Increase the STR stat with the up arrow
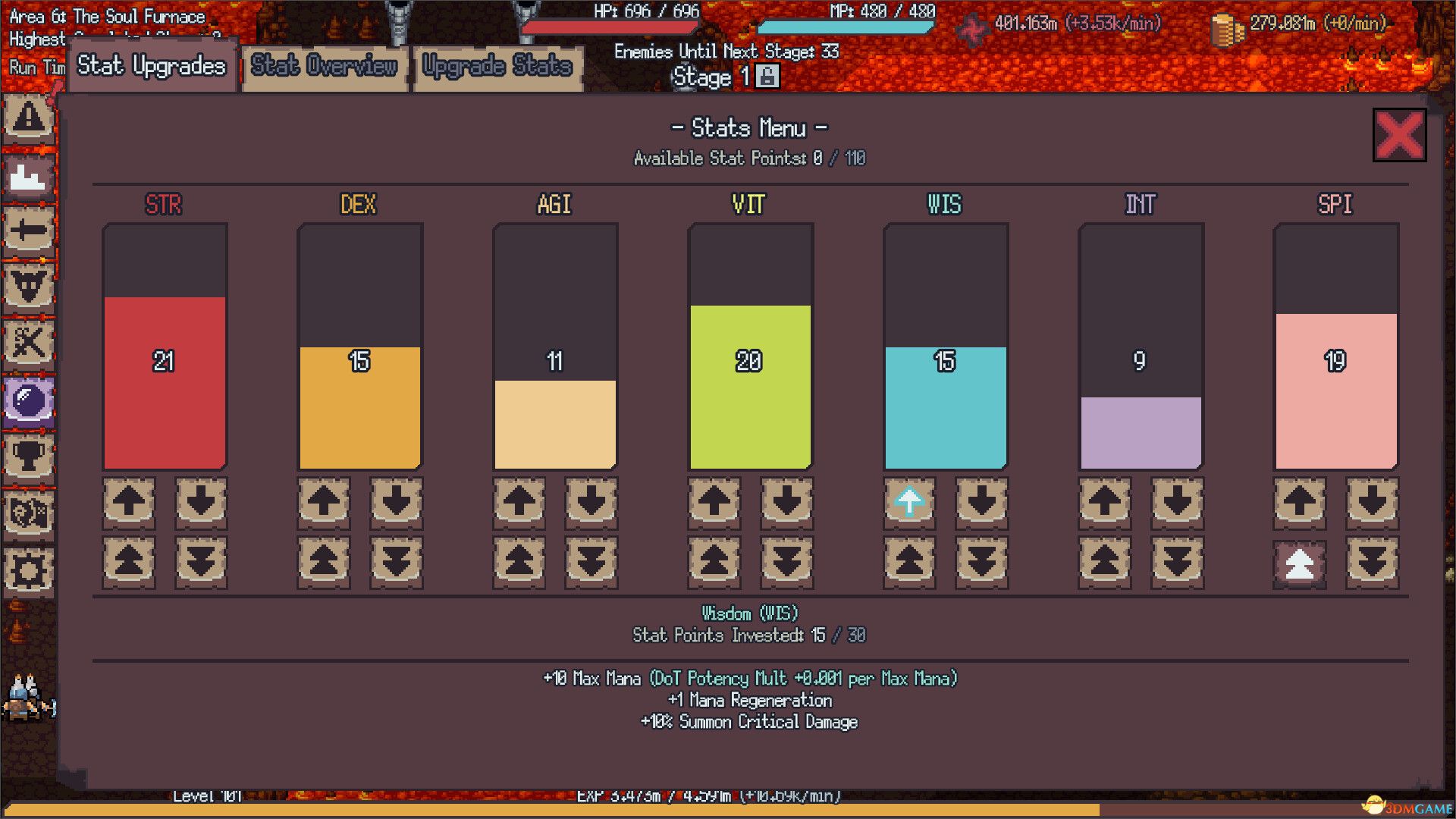The height and width of the screenshot is (819, 1456). [128, 502]
